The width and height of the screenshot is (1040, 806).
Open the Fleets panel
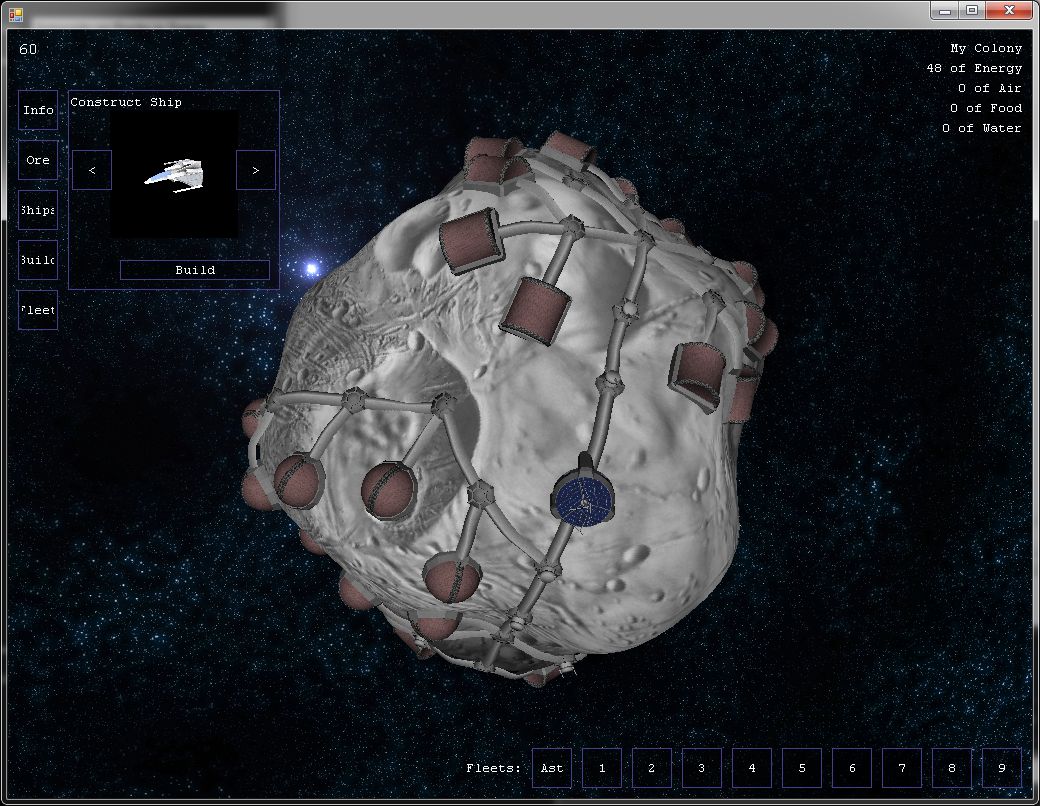click(x=38, y=310)
